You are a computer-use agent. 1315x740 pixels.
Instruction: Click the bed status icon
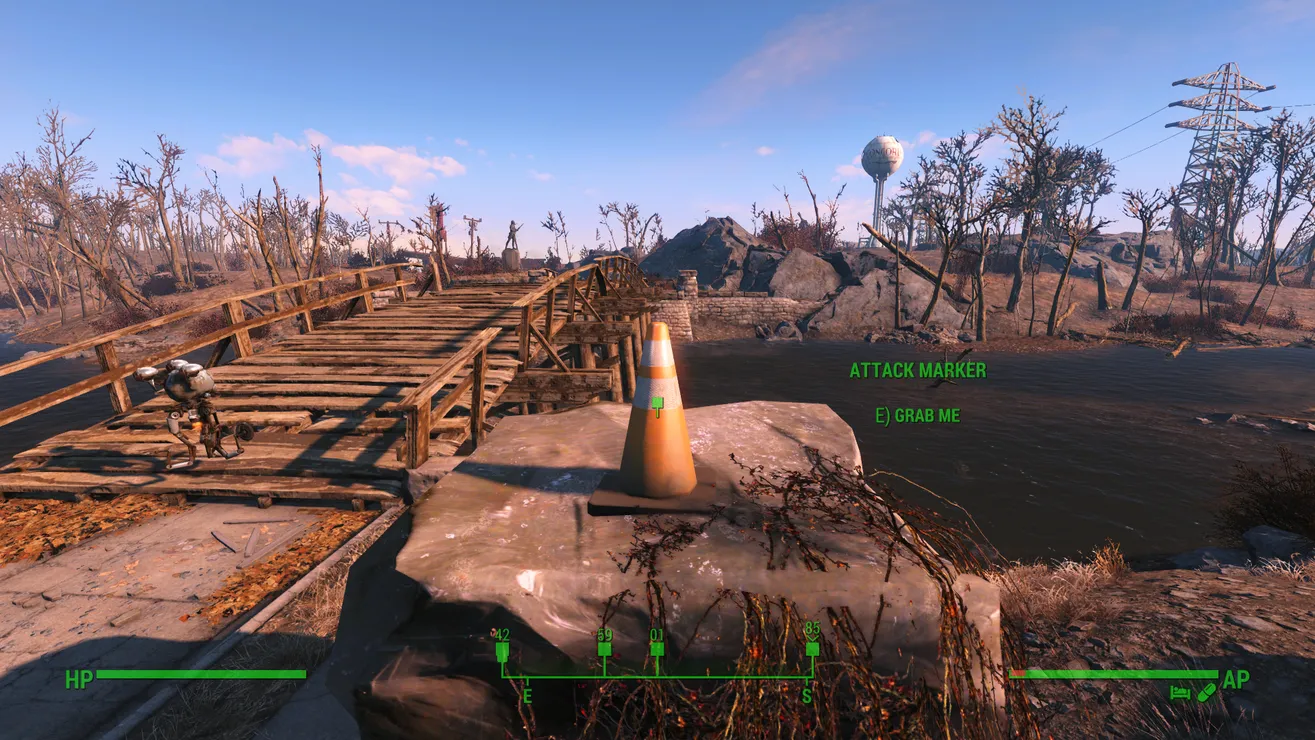(1181, 692)
